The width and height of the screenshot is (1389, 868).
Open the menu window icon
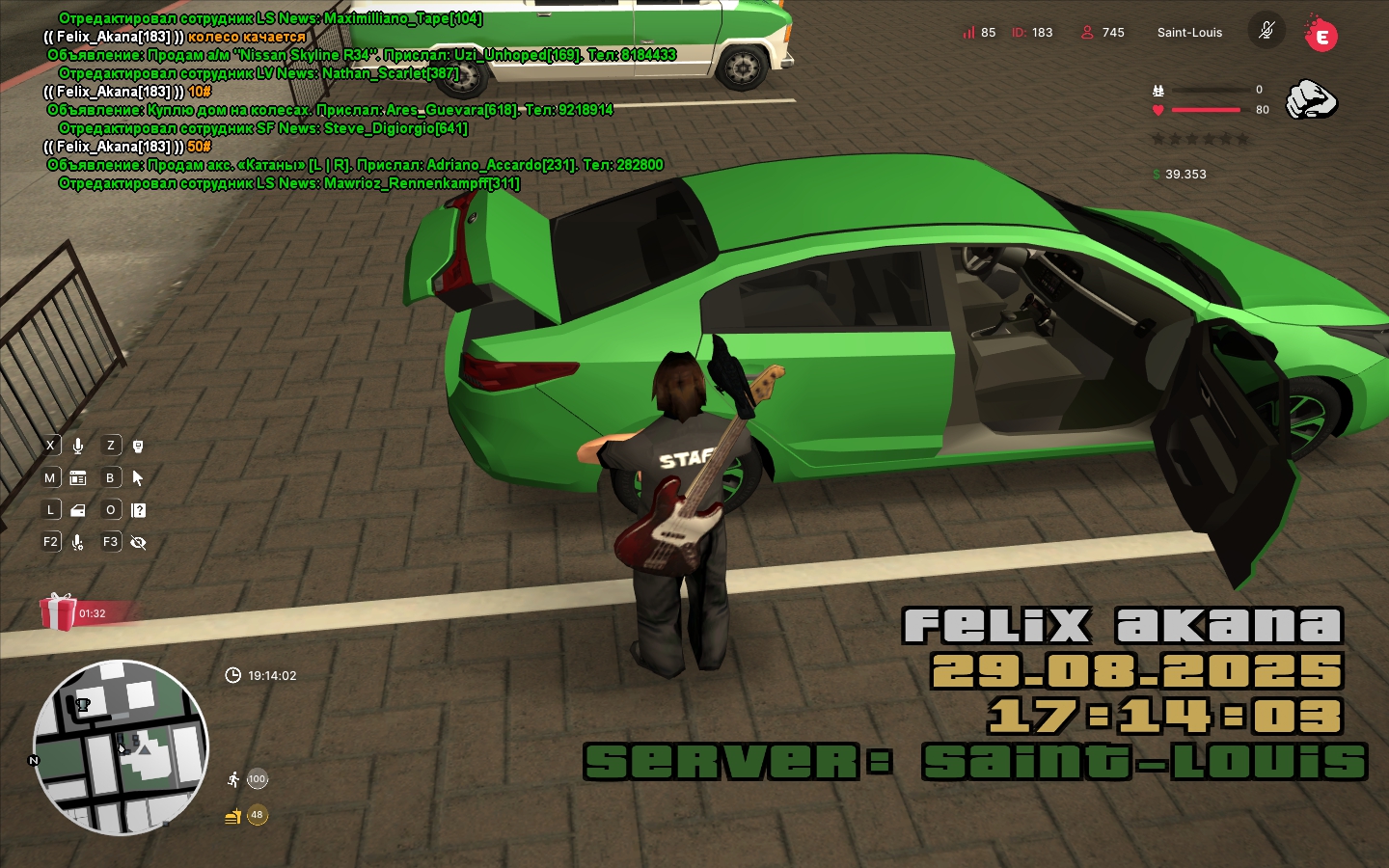point(78,477)
